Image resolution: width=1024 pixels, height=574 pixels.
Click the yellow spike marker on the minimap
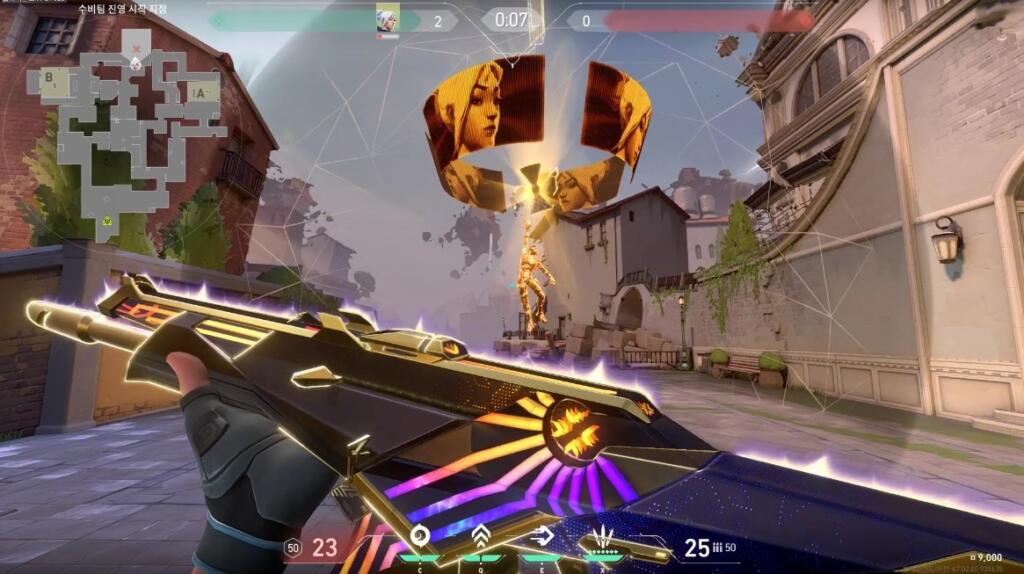tap(105, 222)
